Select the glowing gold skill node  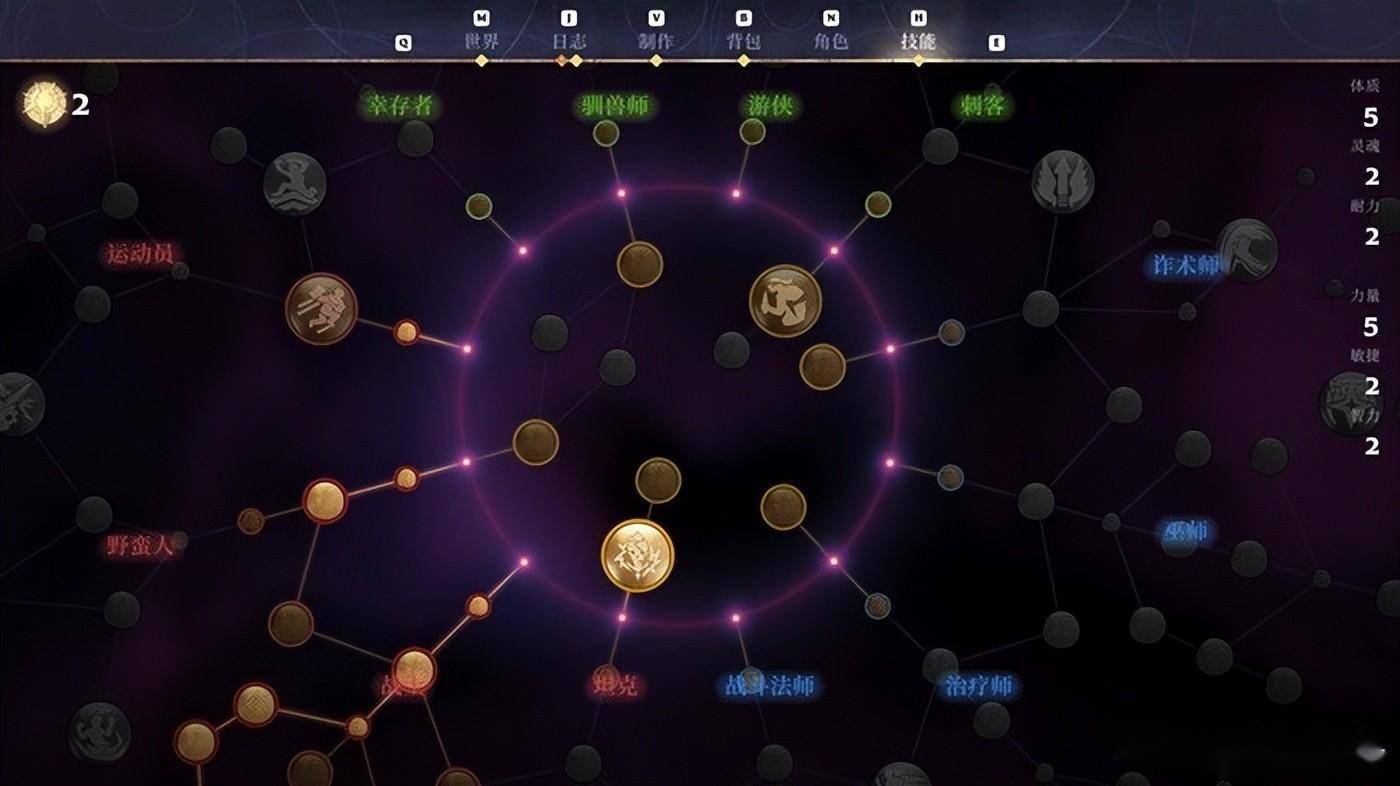tap(637, 555)
